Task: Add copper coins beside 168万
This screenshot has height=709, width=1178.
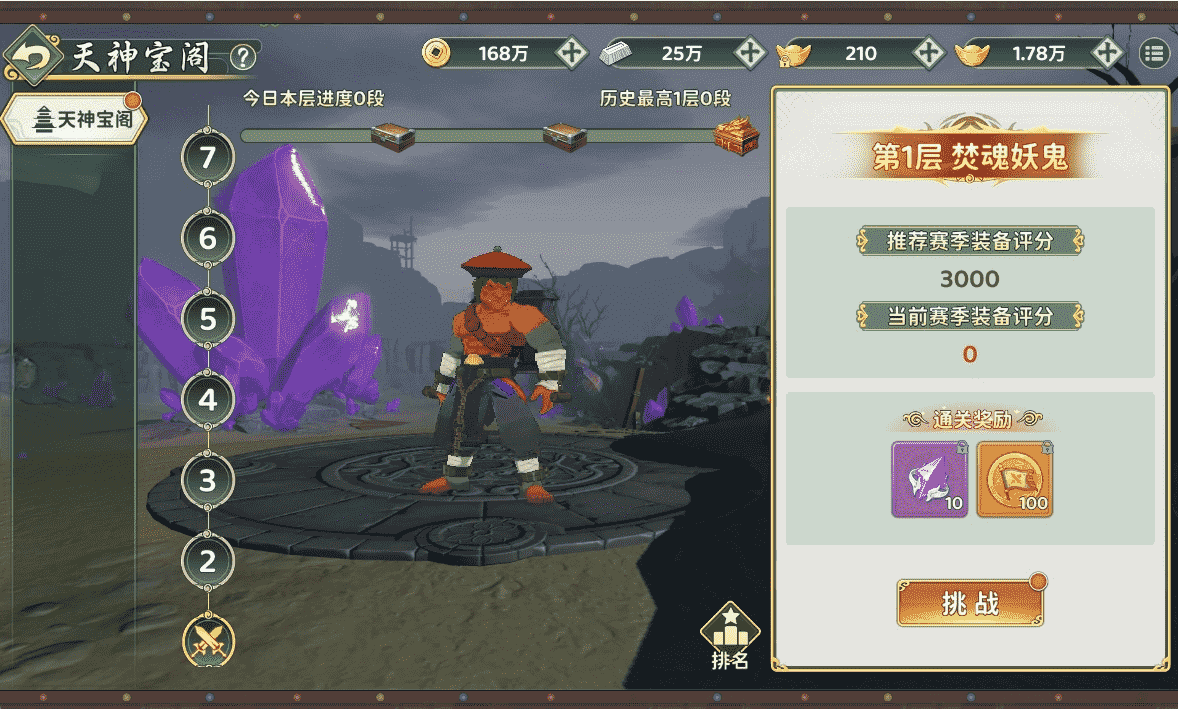Action: (571, 53)
